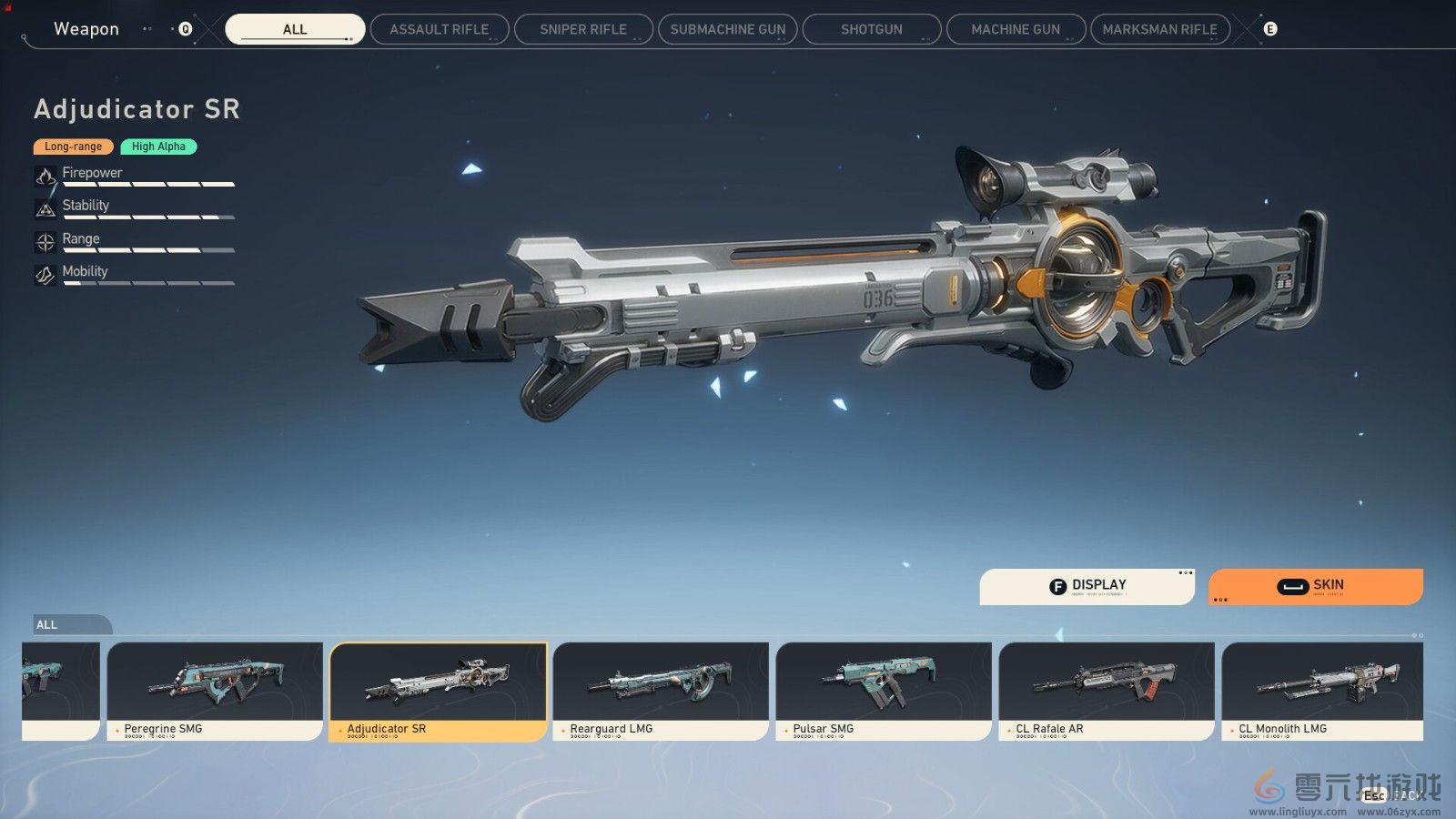Select the partially hidden teal weapon card
The width and height of the screenshot is (1456, 819).
click(x=60, y=690)
